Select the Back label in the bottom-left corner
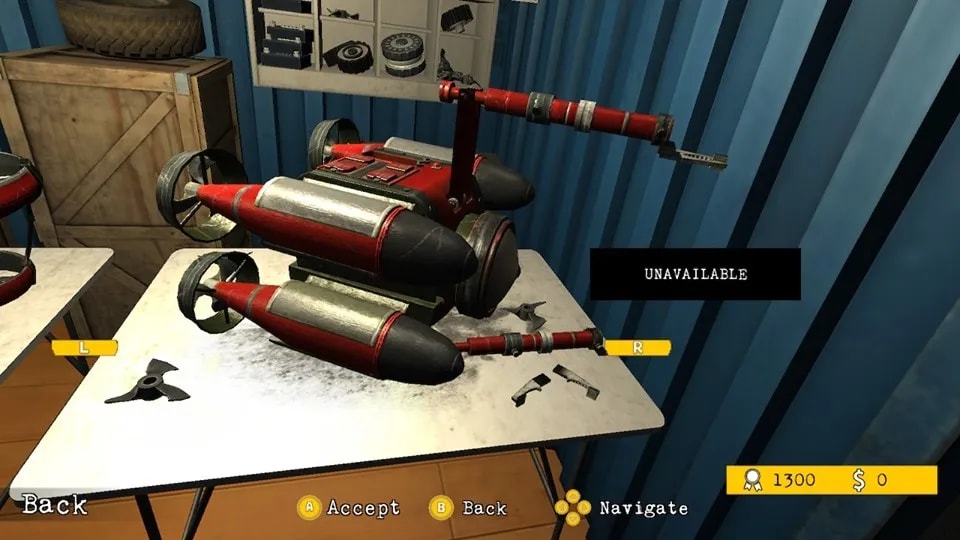The image size is (960, 540). pos(55,505)
